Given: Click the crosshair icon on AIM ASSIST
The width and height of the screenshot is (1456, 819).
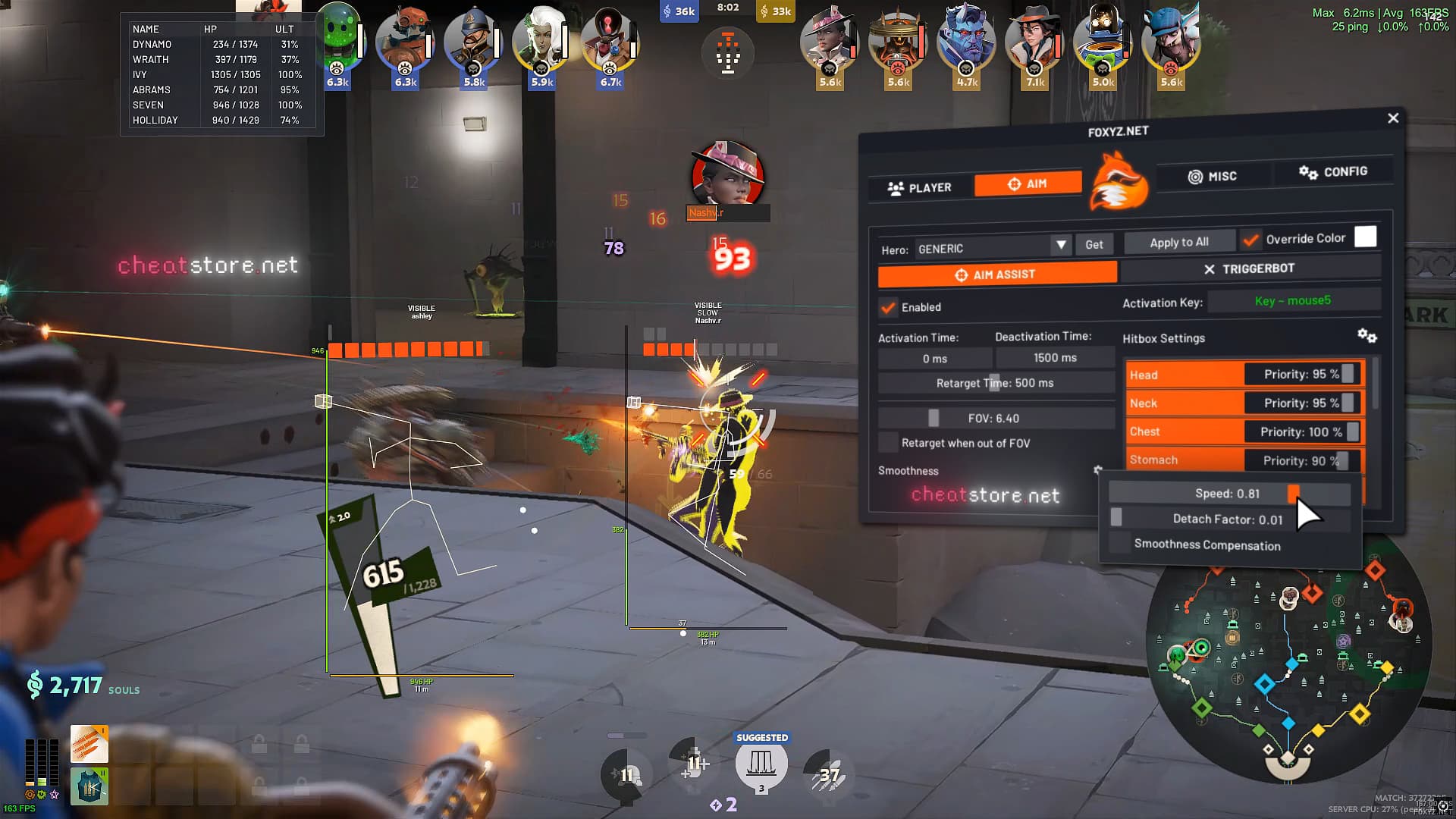Looking at the screenshot, I should pos(960,275).
